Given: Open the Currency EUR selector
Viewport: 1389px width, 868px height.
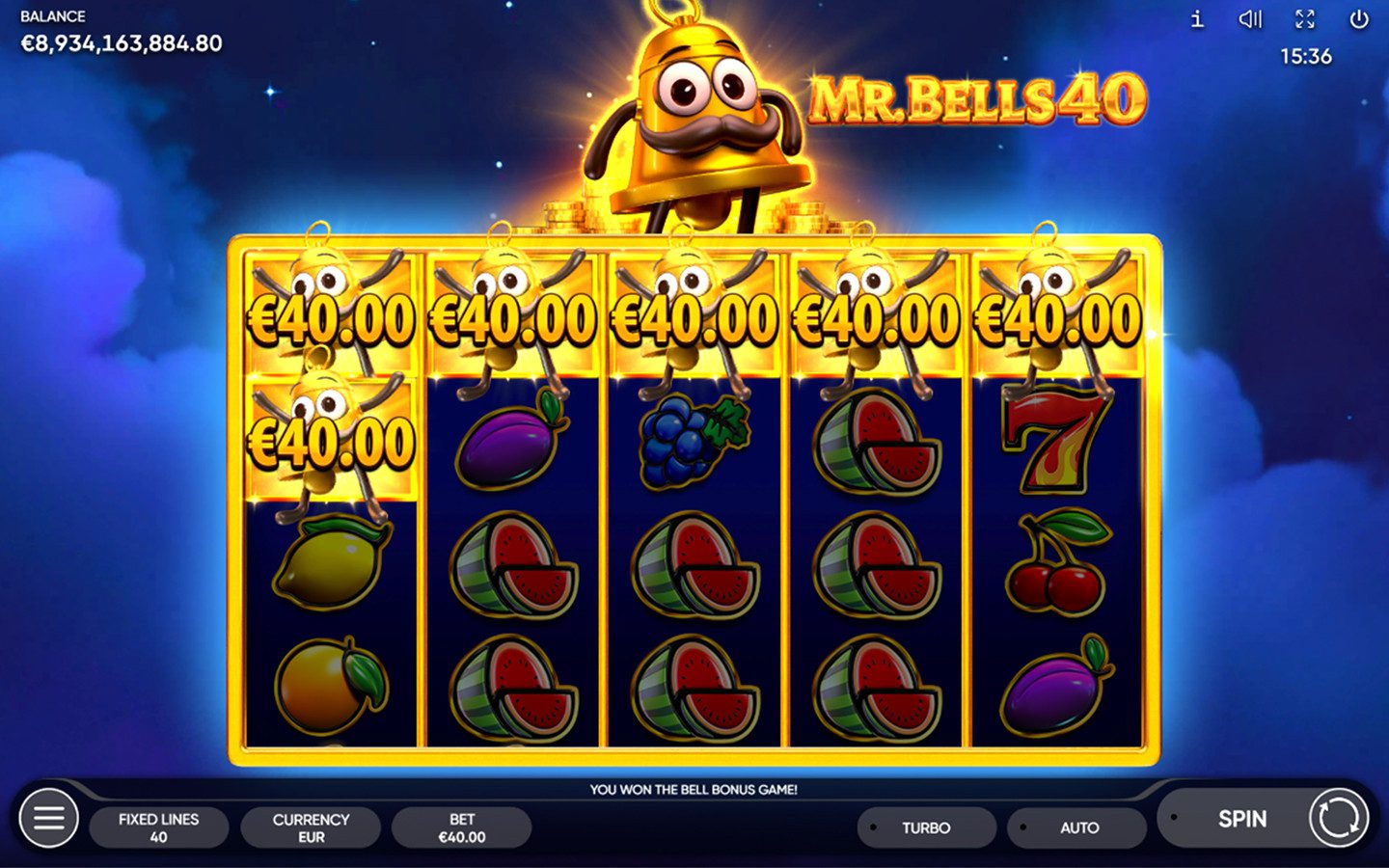Looking at the screenshot, I should point(311,827).
